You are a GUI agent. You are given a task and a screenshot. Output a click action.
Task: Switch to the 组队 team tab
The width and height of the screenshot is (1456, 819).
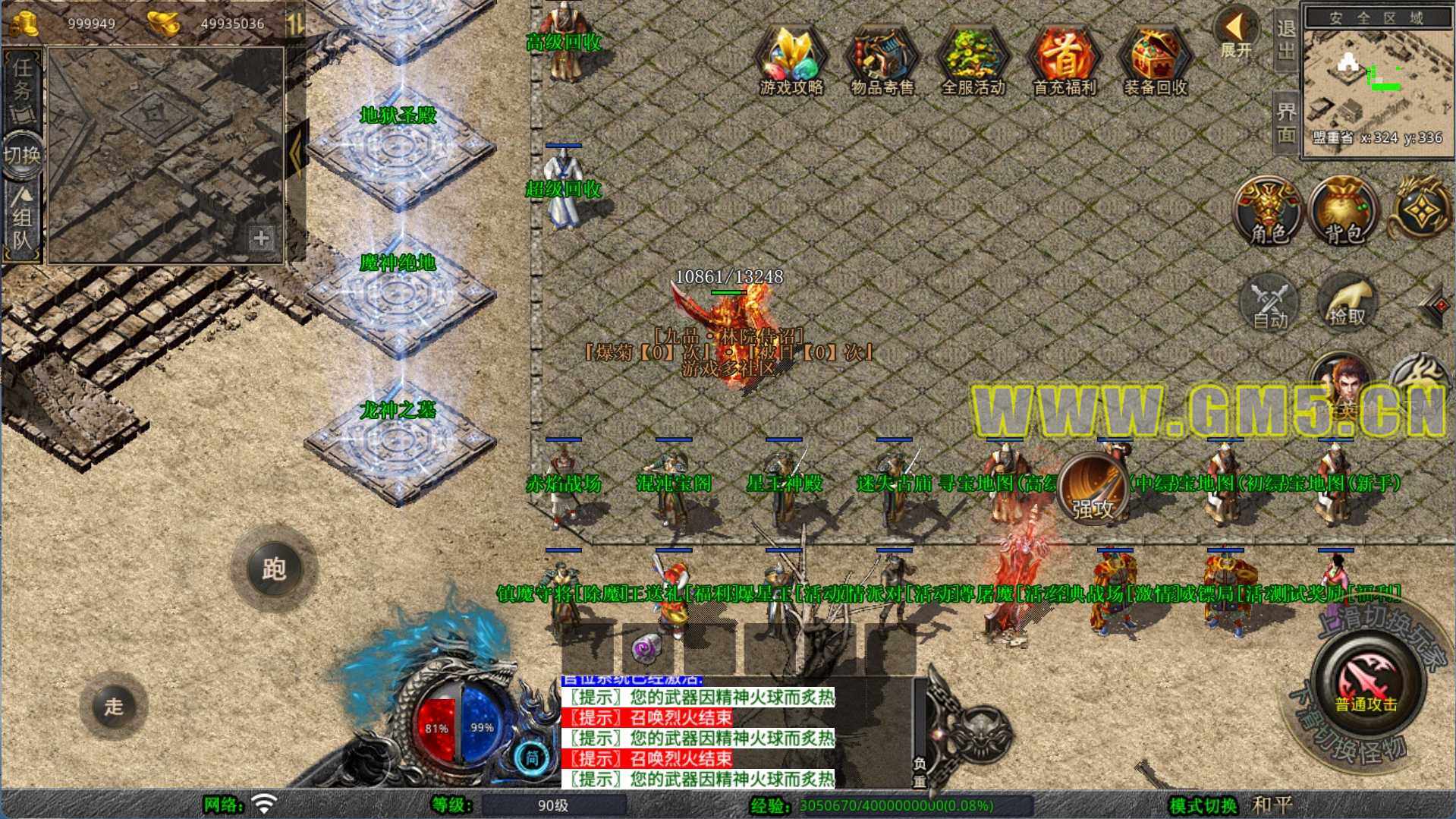[23, 220]
